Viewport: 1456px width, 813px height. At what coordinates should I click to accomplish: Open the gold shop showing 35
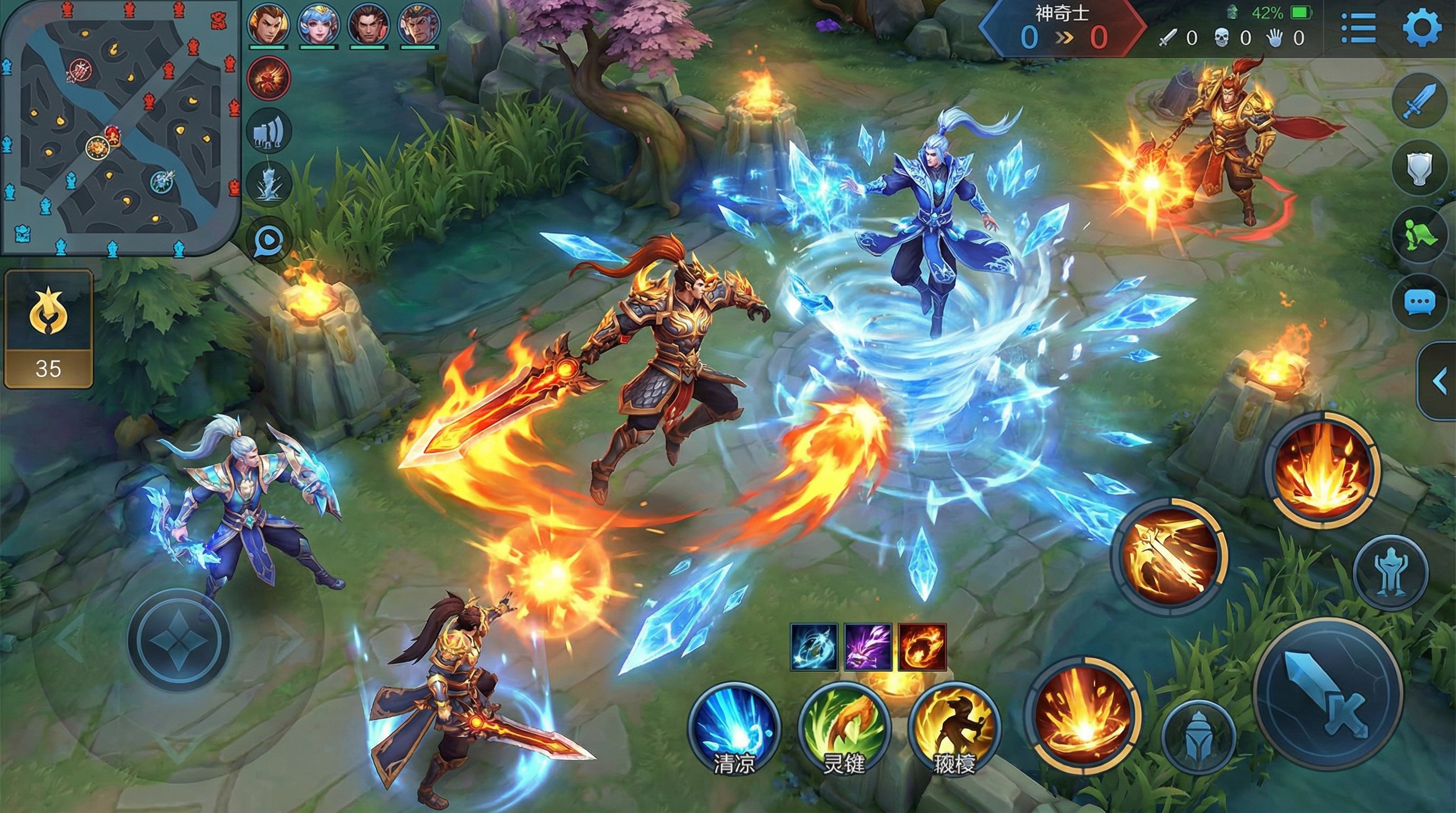point(48,329)
